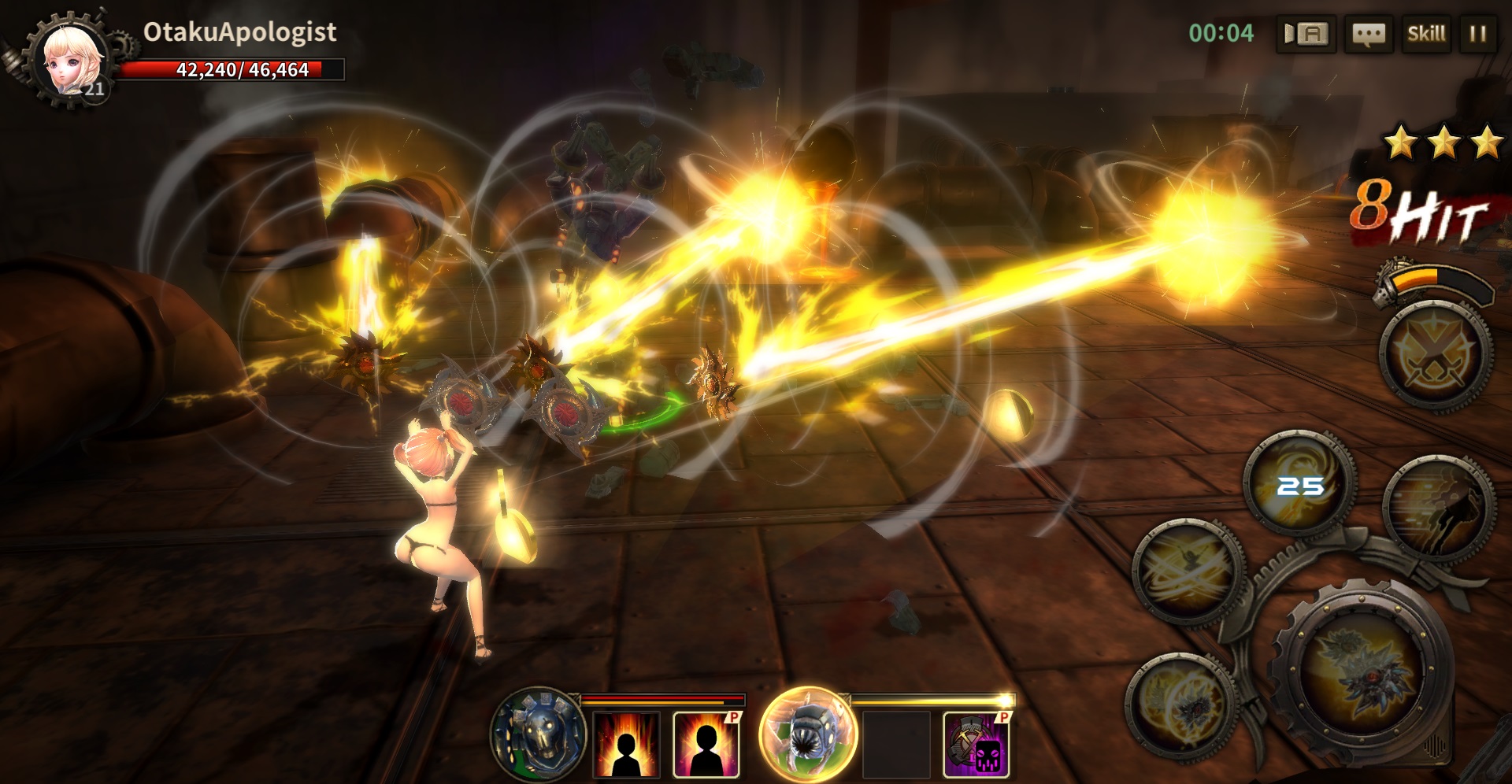Screen dimensions: 1512x784
Task: Activate the crossed swords ultimate skill
Action: pyautogui.click(x=1435, y=357)
